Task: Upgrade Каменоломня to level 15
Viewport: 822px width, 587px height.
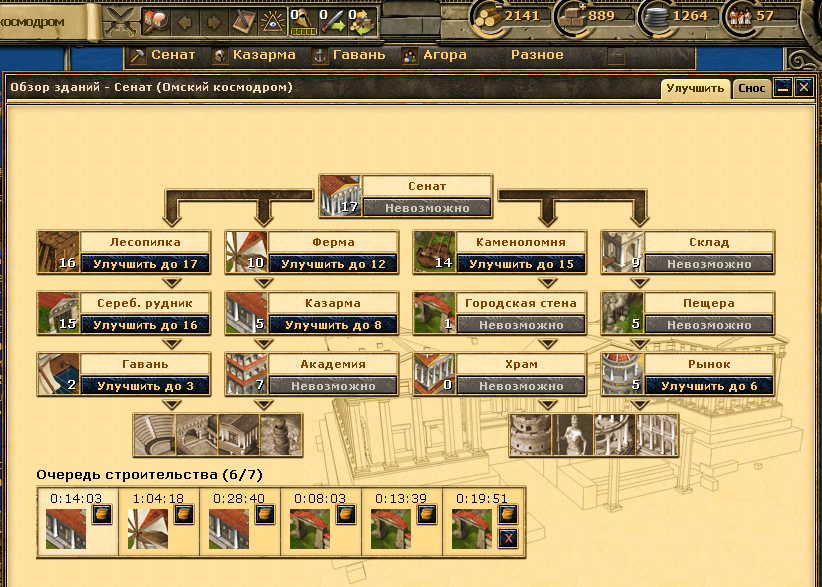Action: [x=522, y=265]
